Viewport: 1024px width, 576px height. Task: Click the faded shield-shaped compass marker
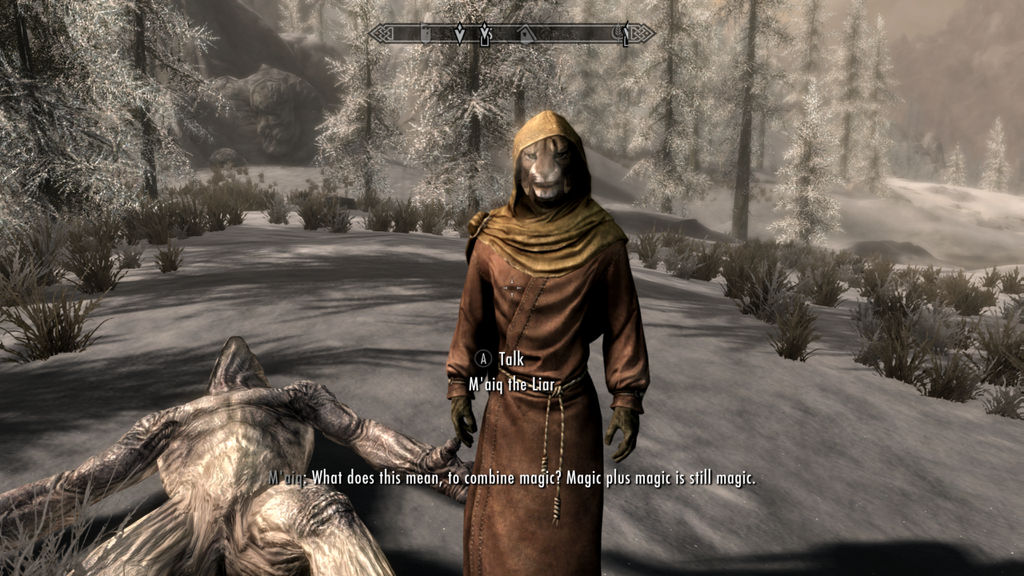pos(425,34)
